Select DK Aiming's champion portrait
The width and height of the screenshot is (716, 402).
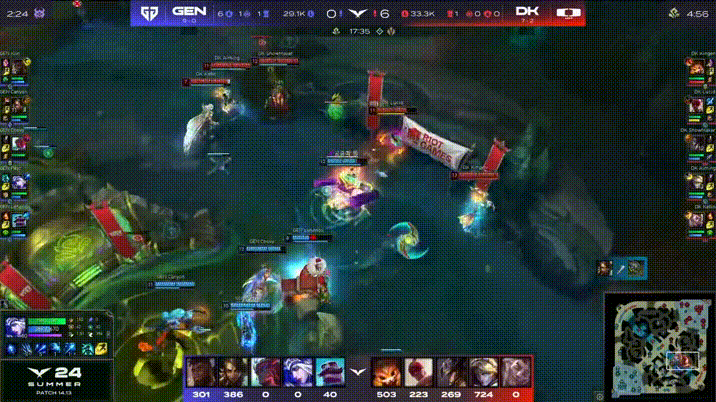click(694, 183)
